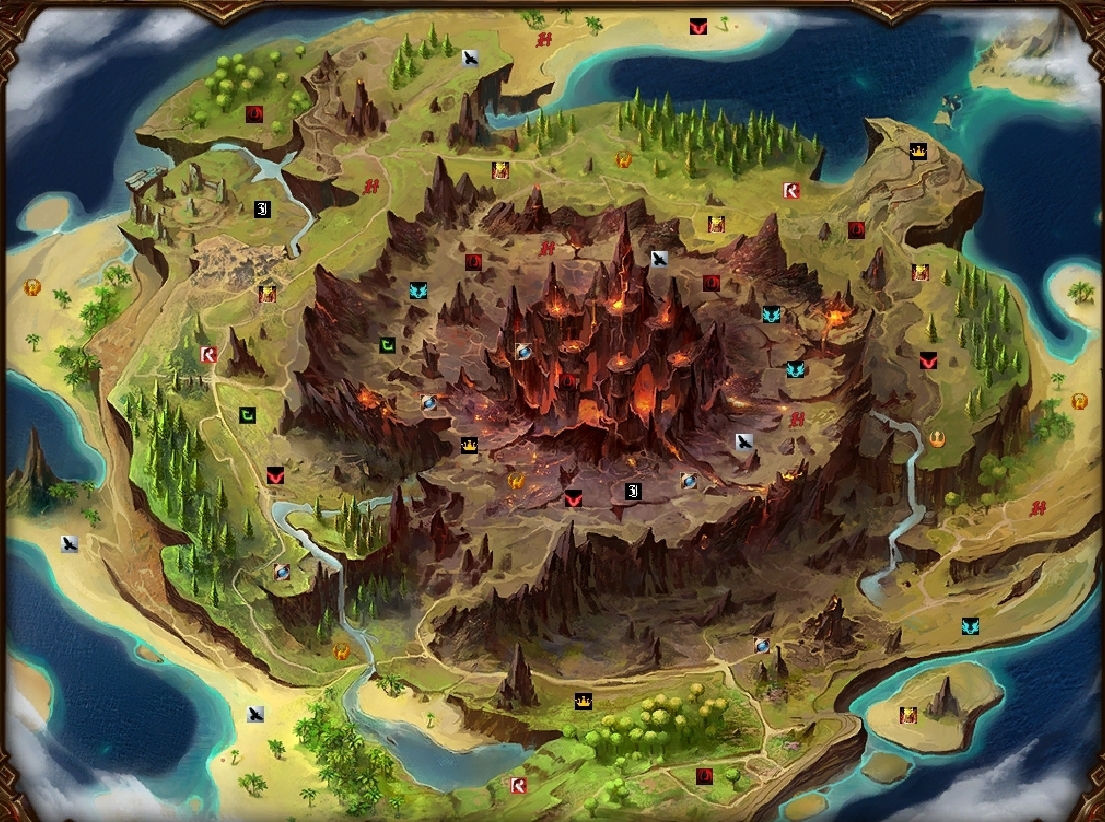Open the crown marker beside the yellow-tree grove
The height and width of the screenshot is (822, 1105).
click(x=582, y=702)
